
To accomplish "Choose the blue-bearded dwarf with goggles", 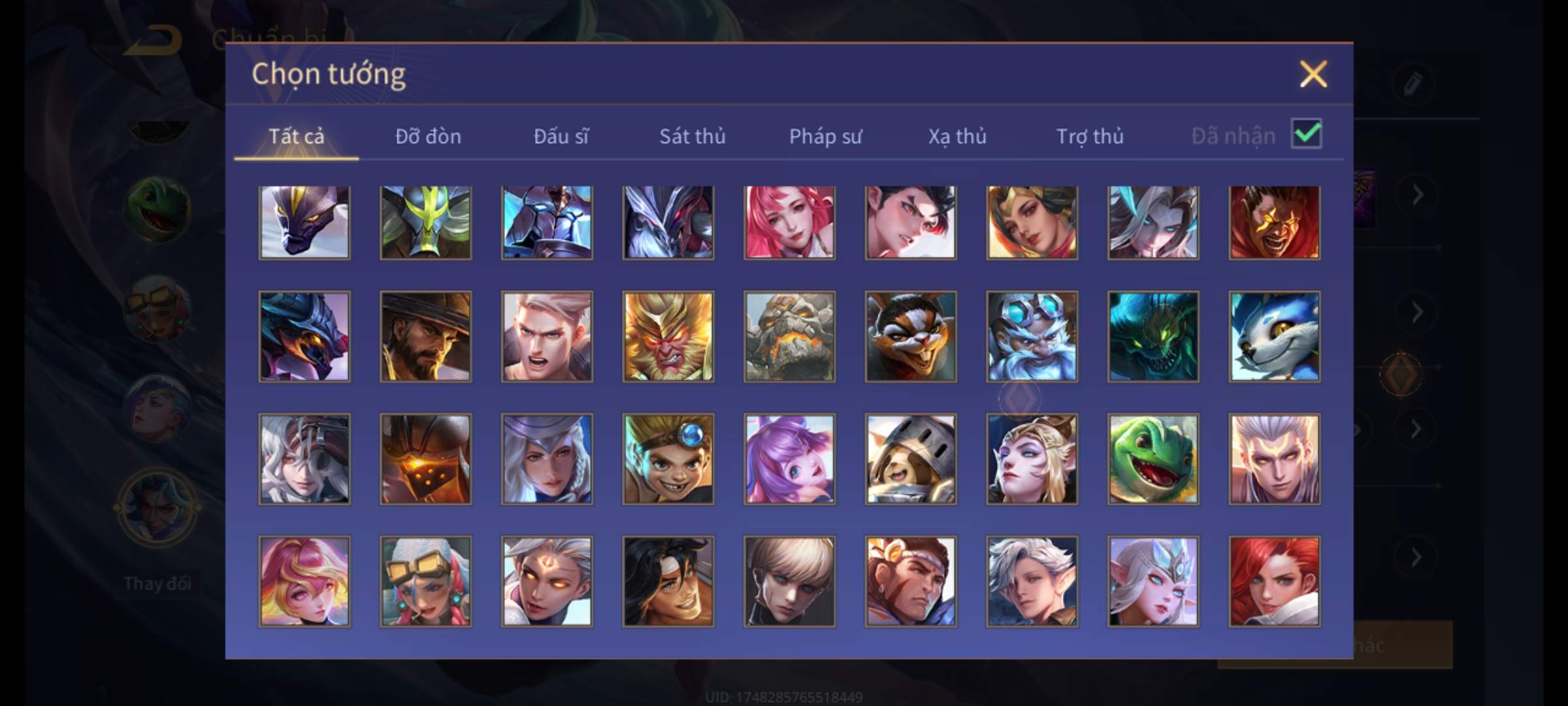I will tap(1032, 337).
